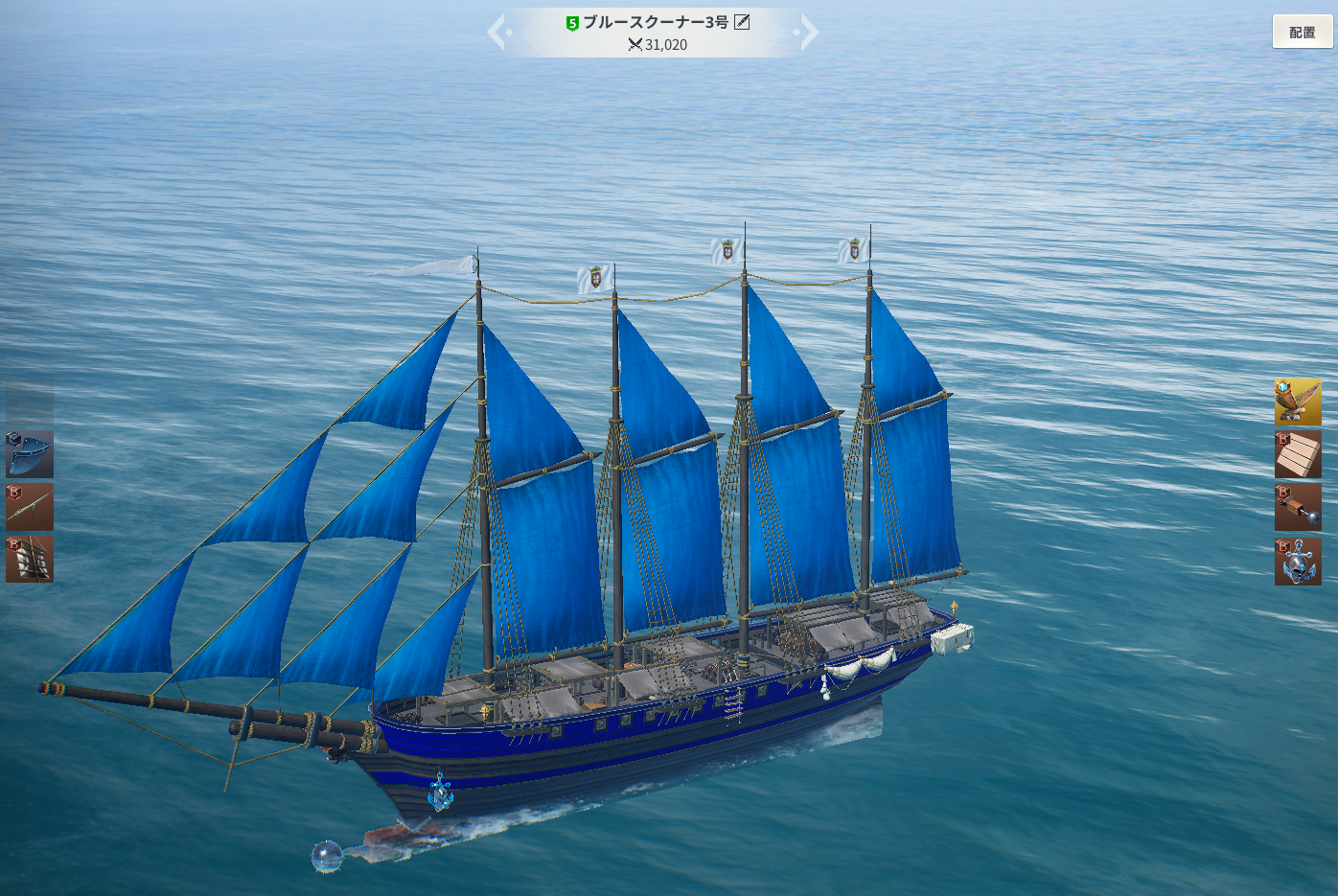Choose the battened sail equipment slot
The image size is (1338, 896).
point(30,559)
